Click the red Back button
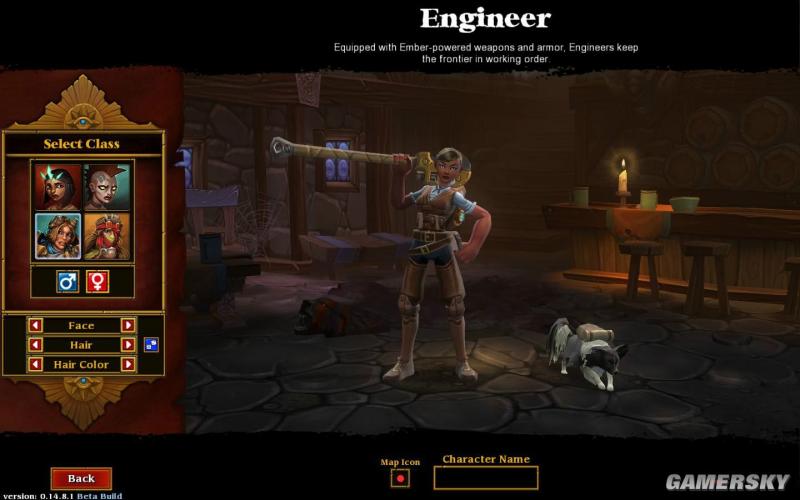The width and height of the screenshot is (800, 500). 81,479
